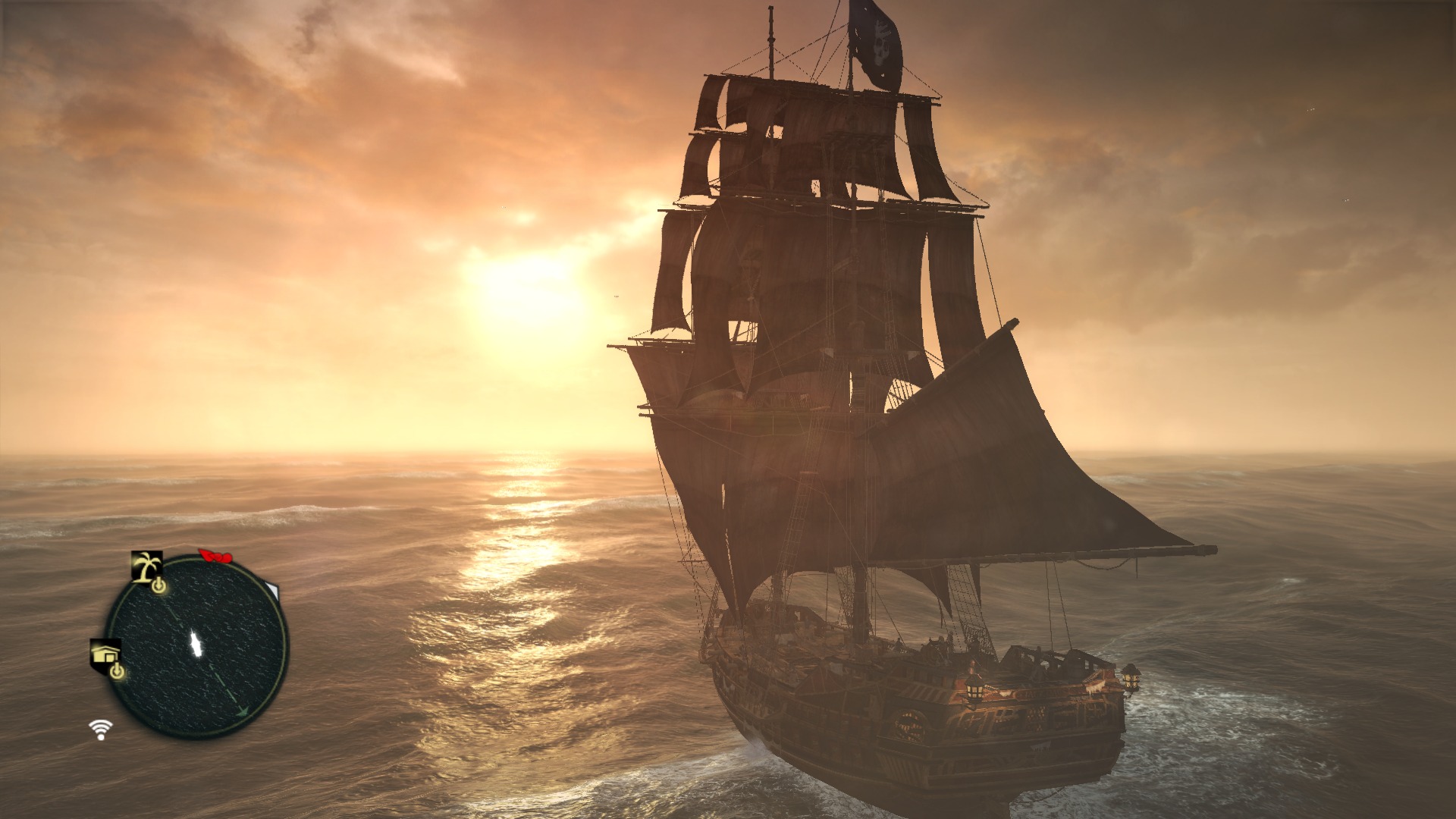
Task: Open the circular ocean minimap
Action: pyautogui.click(x=196, y=646)
